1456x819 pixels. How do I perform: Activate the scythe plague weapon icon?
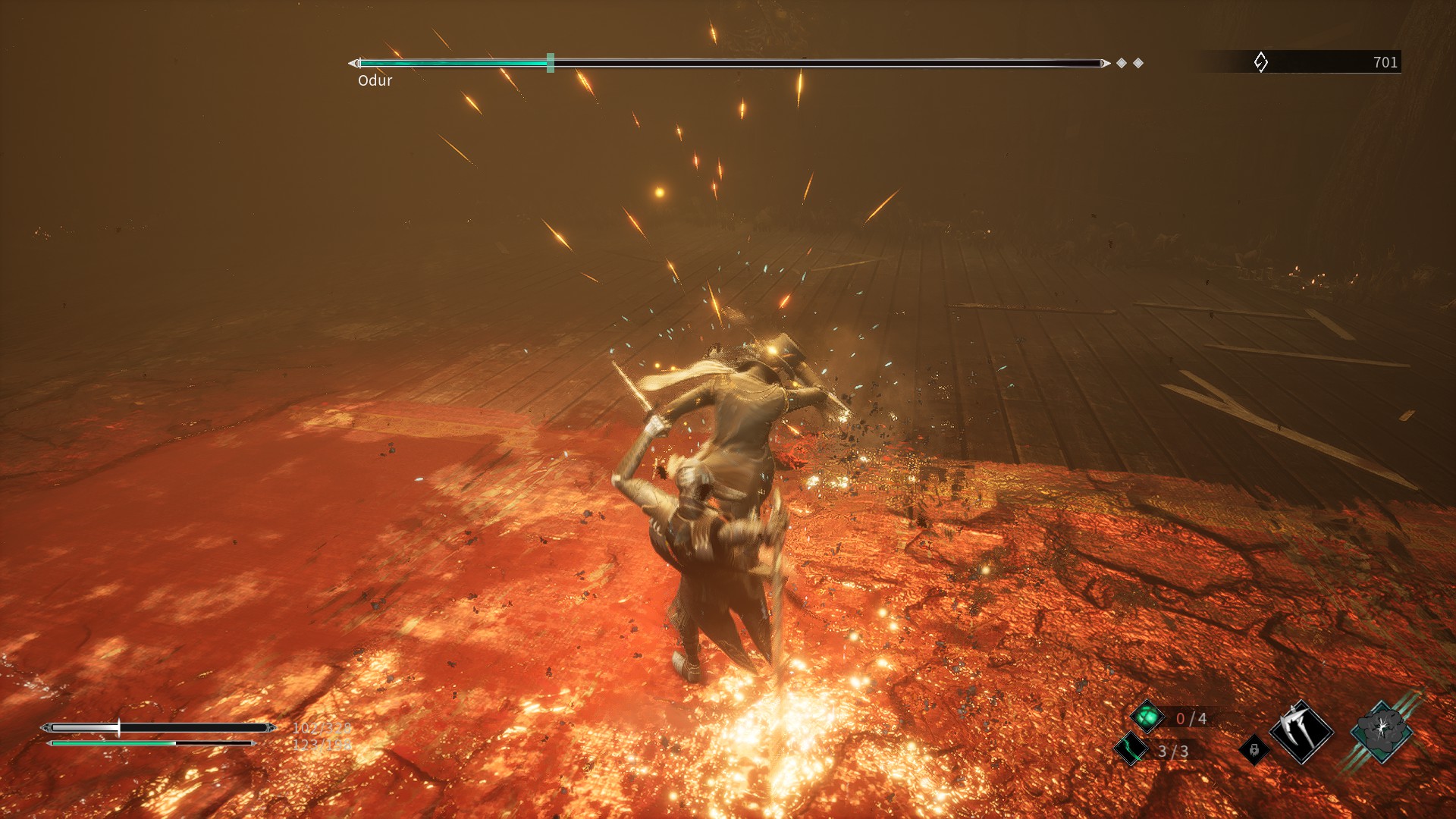click(x=1301, y=732)
